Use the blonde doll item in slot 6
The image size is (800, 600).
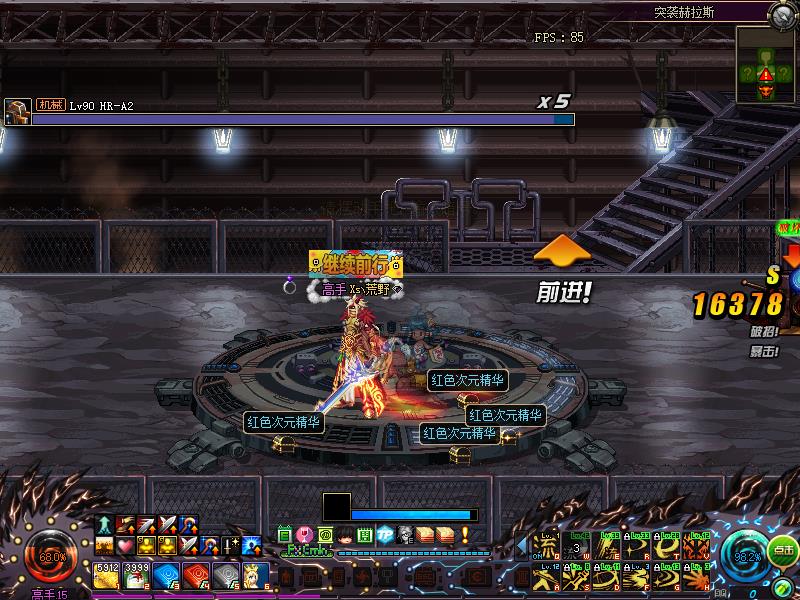click(256, 574)
